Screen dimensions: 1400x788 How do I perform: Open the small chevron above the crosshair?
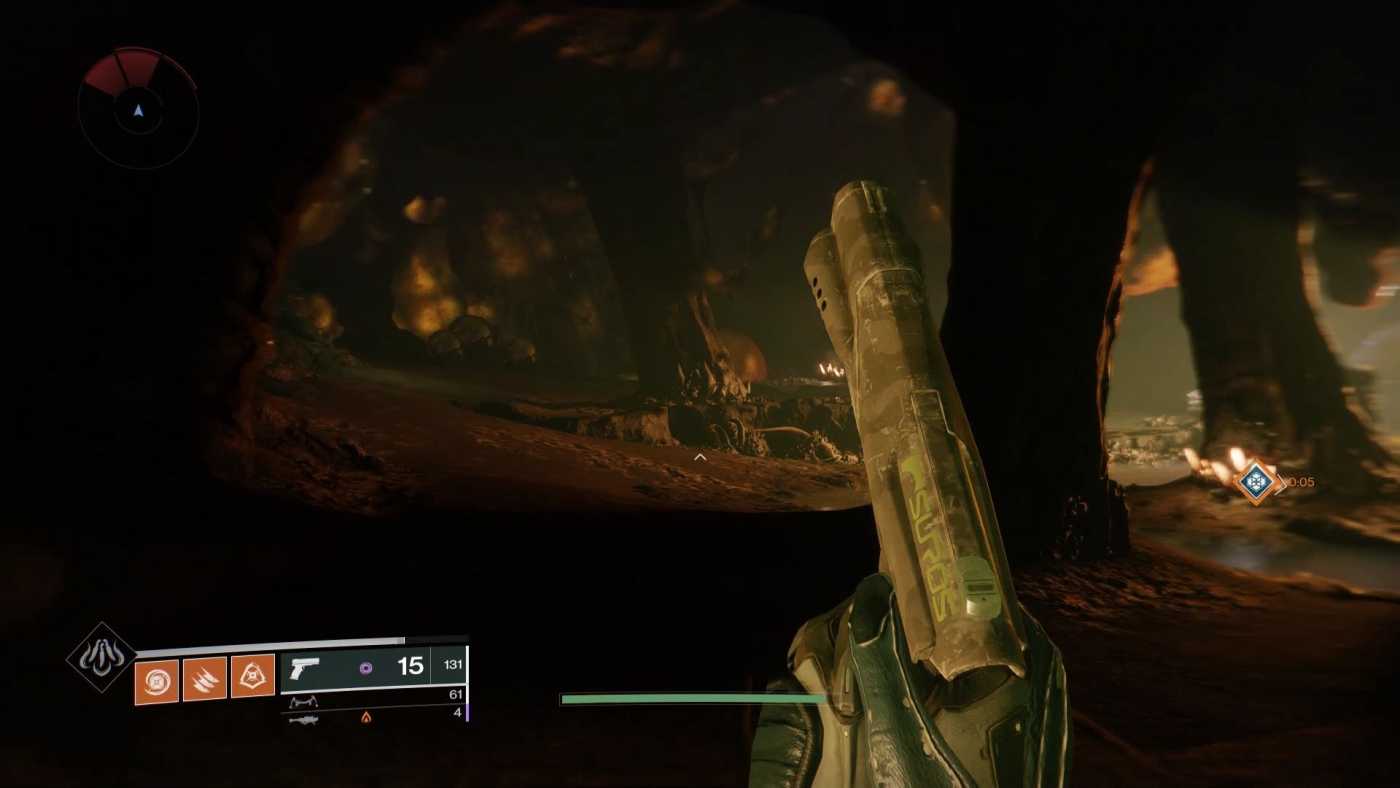[x=700, y=456]
